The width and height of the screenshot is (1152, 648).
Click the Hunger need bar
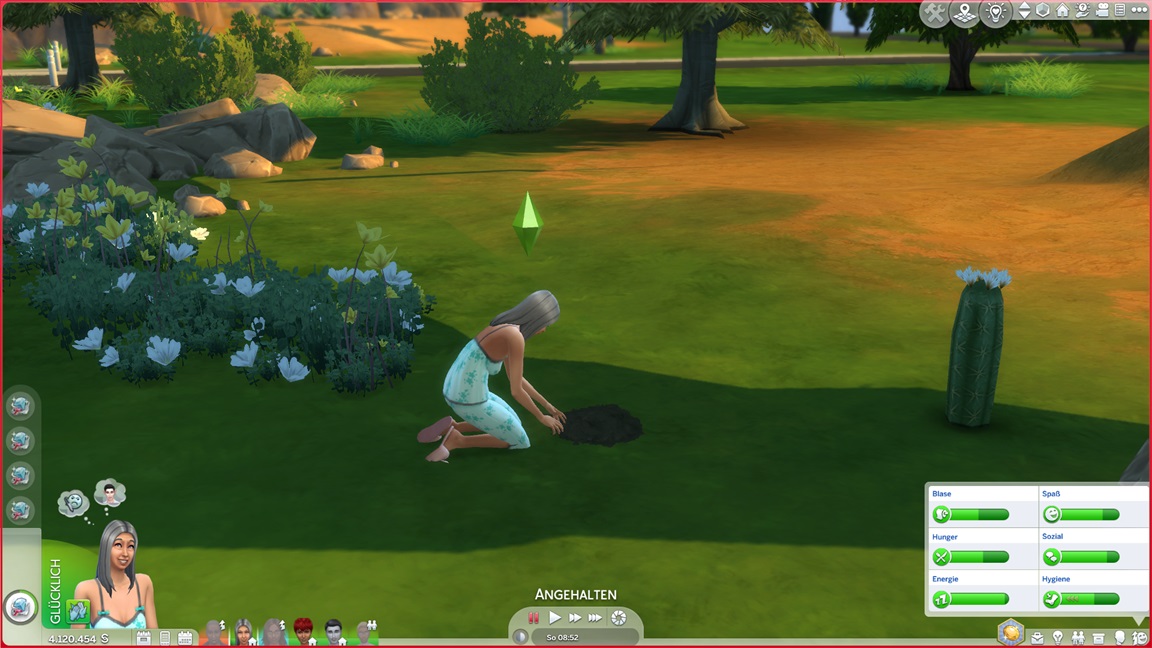981,557
